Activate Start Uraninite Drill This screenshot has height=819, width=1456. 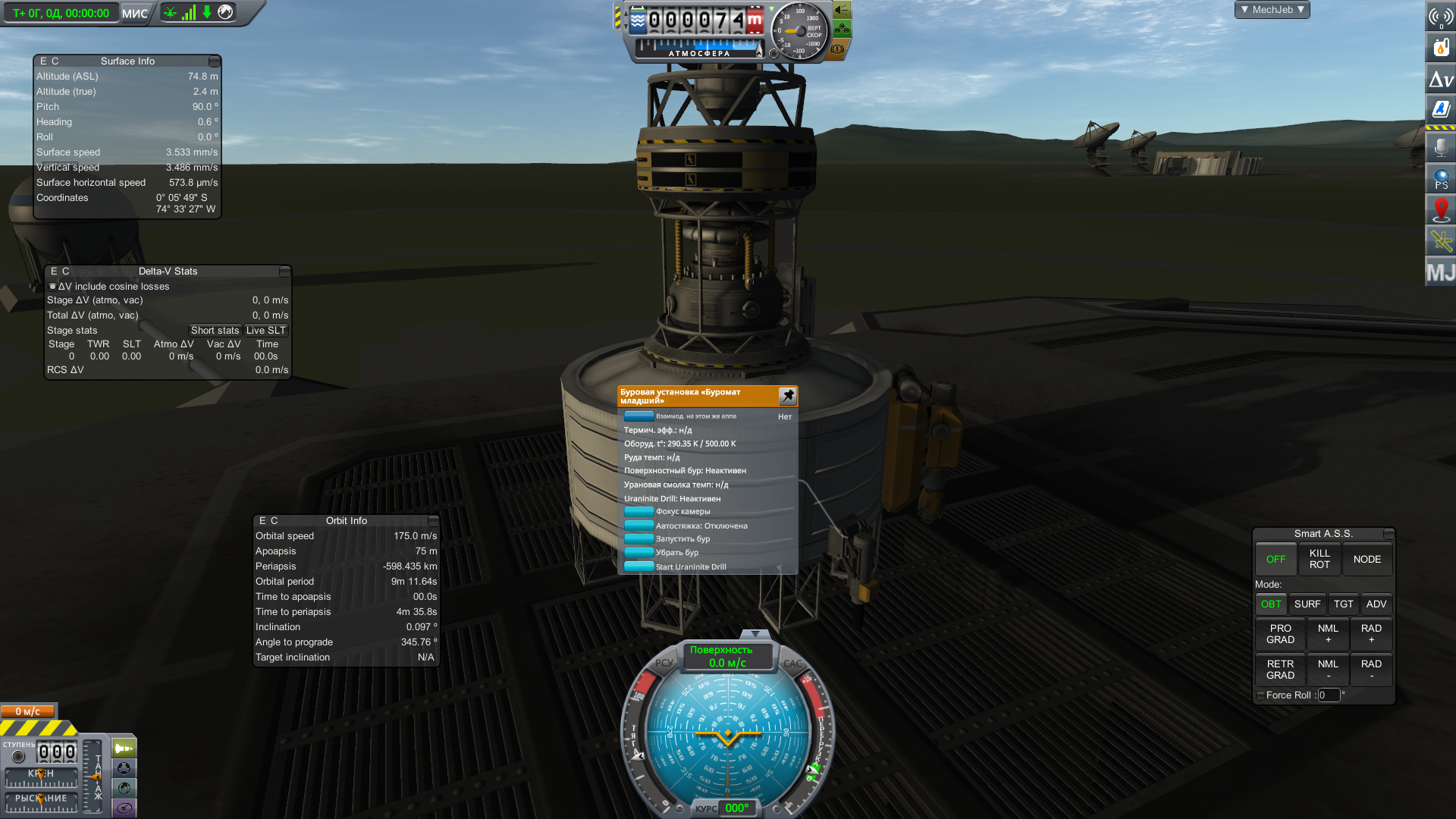tap(639, 567)
